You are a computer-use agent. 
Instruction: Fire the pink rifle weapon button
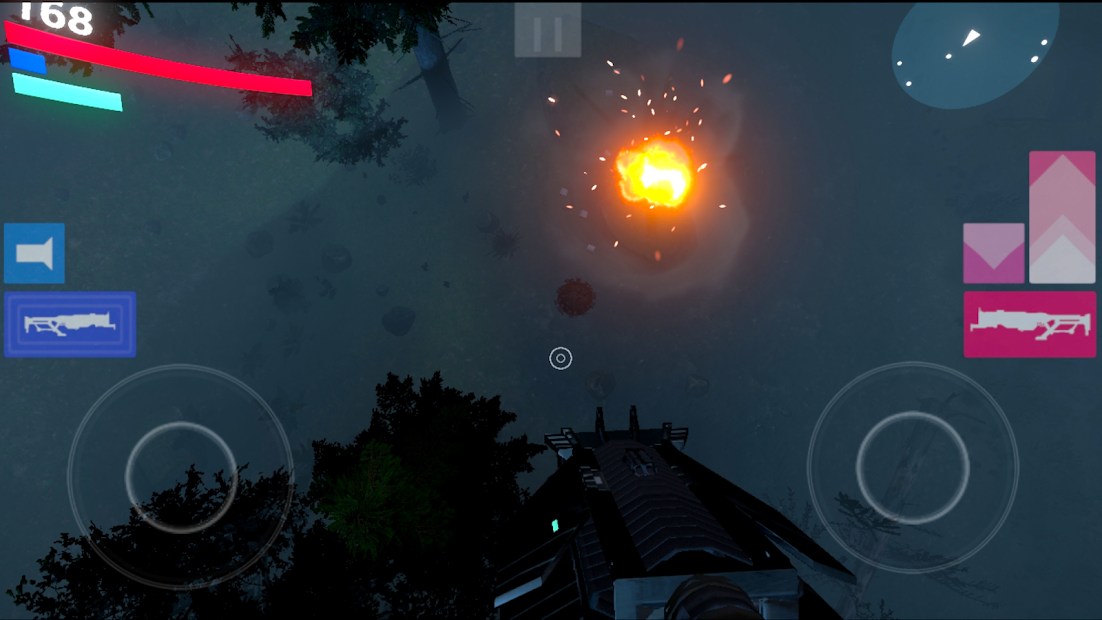click(x=1029, y=324)
